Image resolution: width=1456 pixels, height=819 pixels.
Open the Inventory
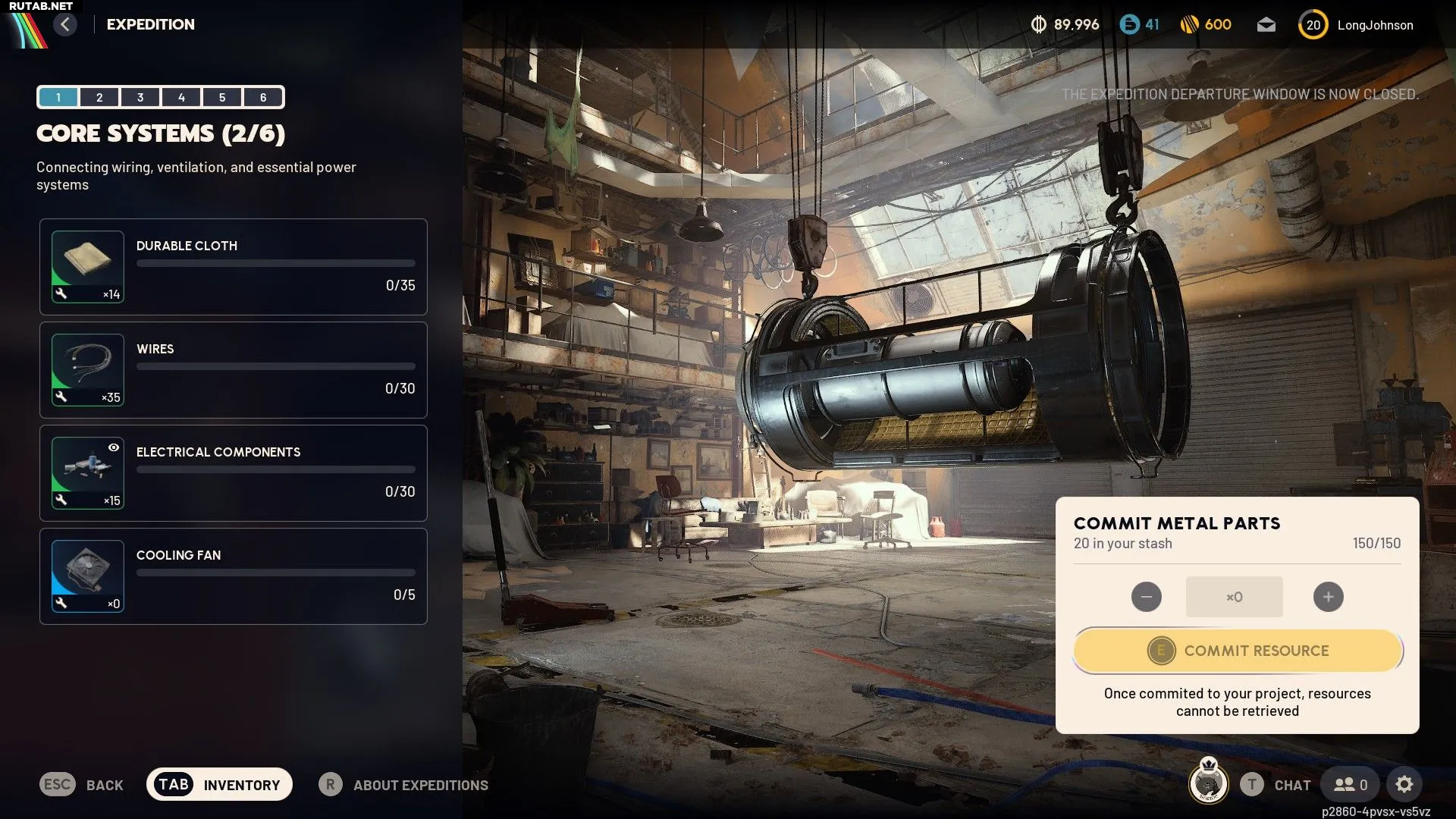click(219, 784)
